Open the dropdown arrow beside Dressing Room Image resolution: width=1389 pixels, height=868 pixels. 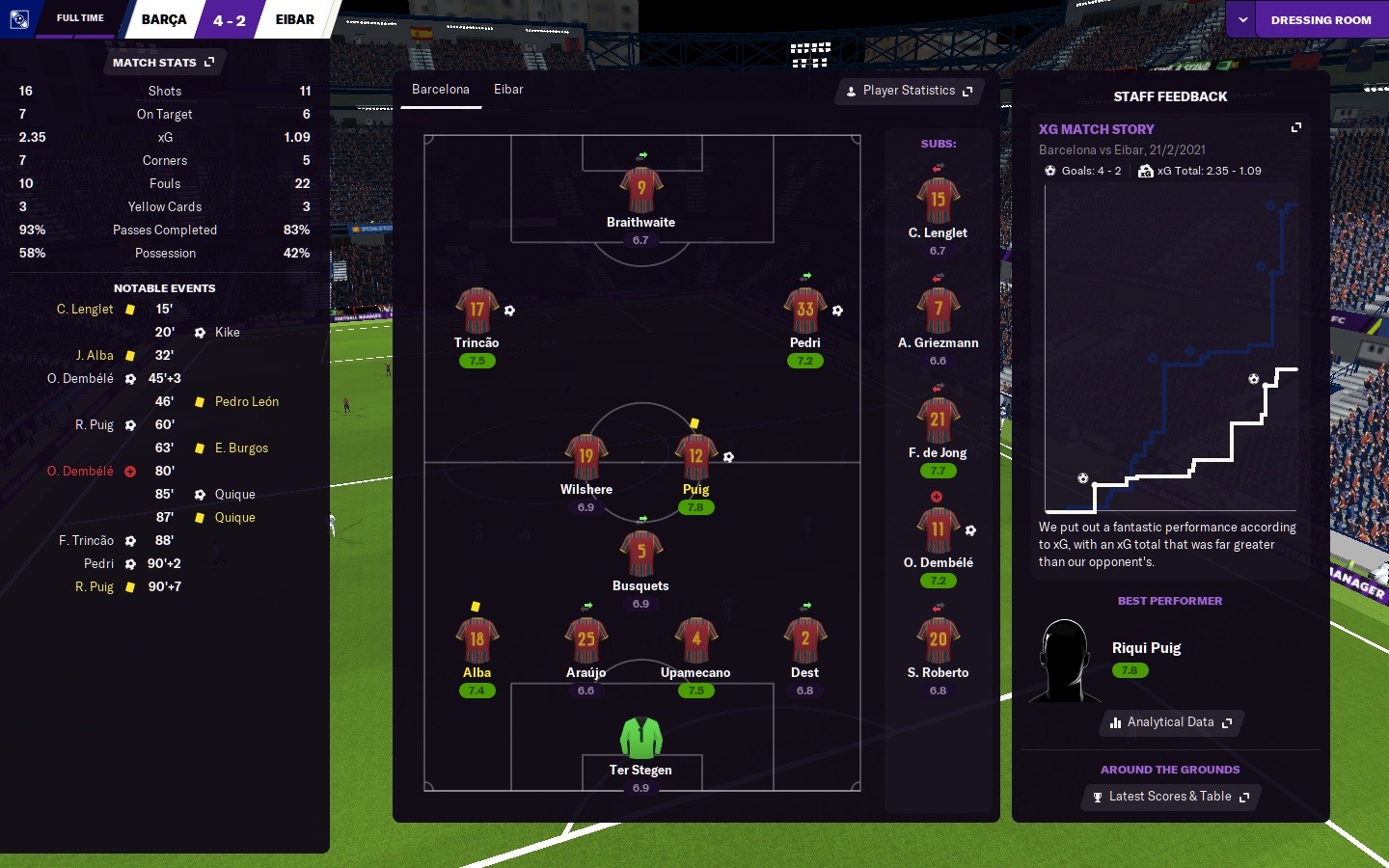[x=1242, y=19]
